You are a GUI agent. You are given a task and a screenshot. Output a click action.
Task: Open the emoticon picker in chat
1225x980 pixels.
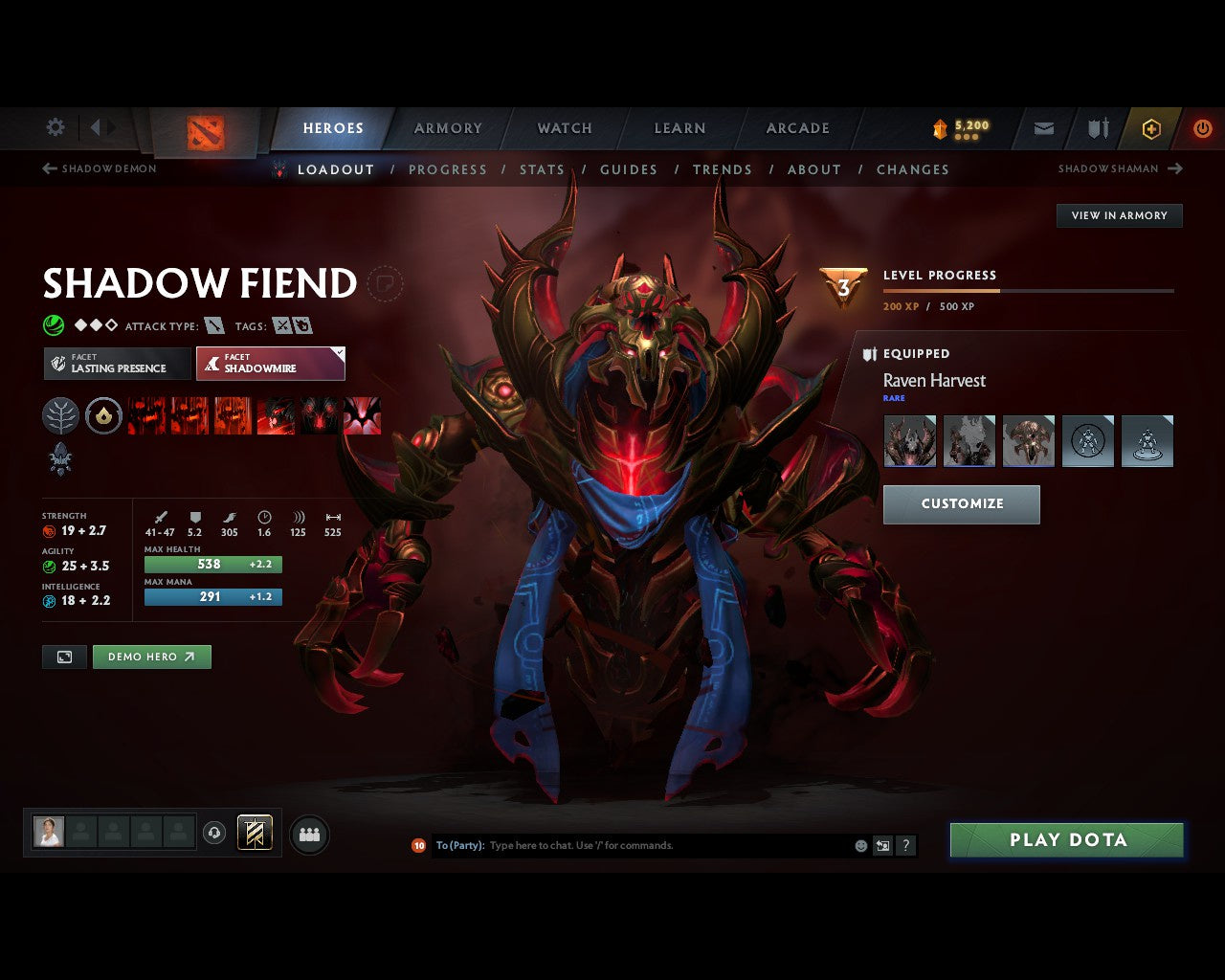click(859, 846)
